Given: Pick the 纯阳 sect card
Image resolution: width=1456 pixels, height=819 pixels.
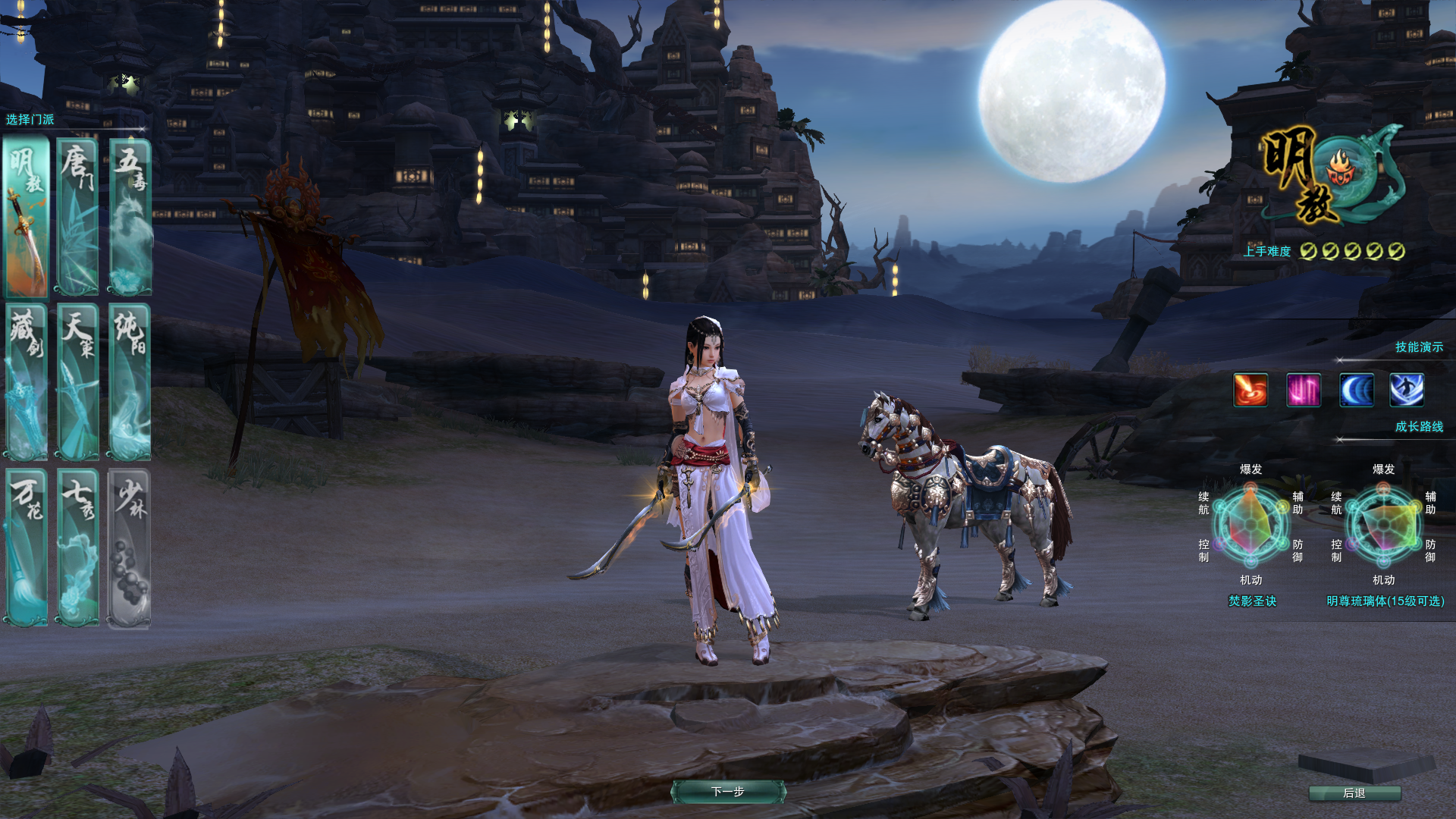Looking at the screenshot, I should tap(130, 381).
